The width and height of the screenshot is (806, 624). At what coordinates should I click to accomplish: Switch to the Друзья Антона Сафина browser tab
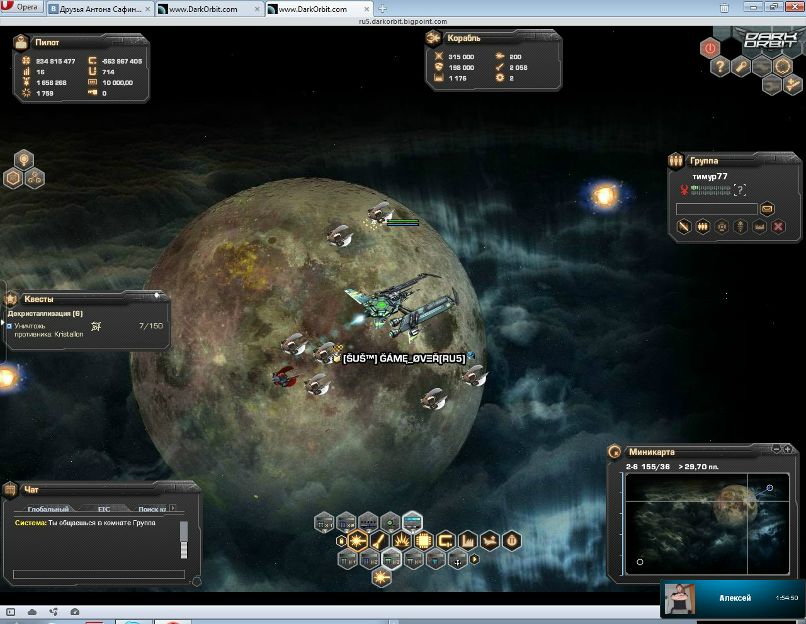tap(87, 8)
